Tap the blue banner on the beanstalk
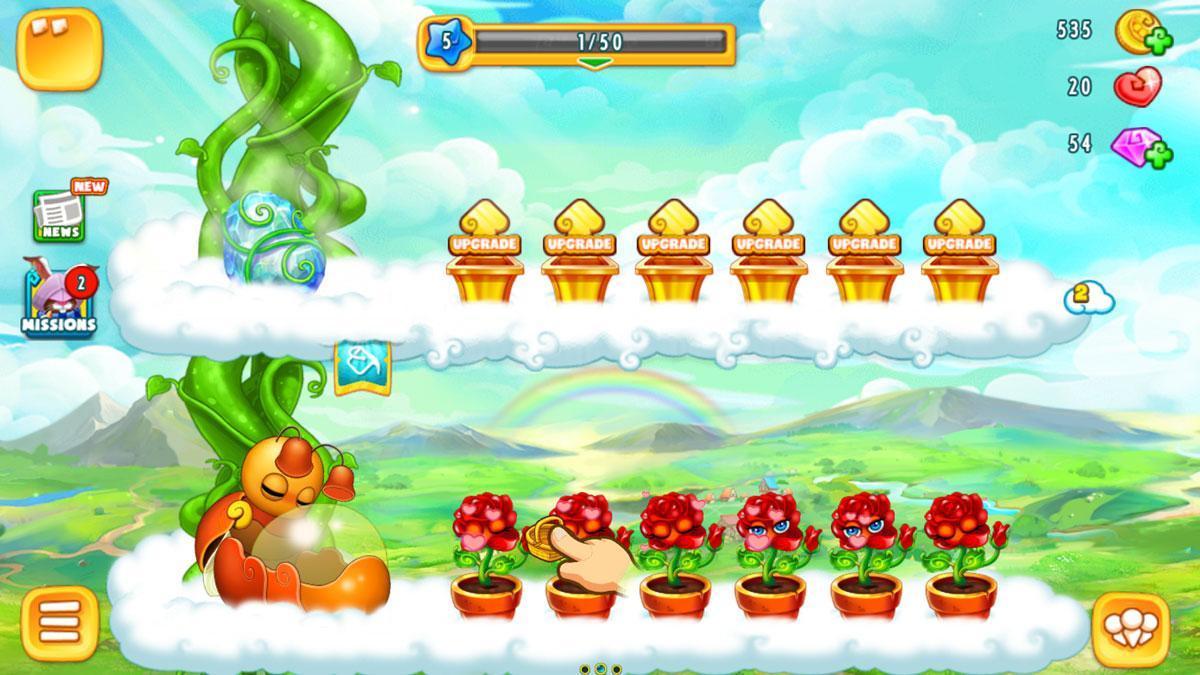Viewport: 1200px width, 675px height. coord(361,365)
